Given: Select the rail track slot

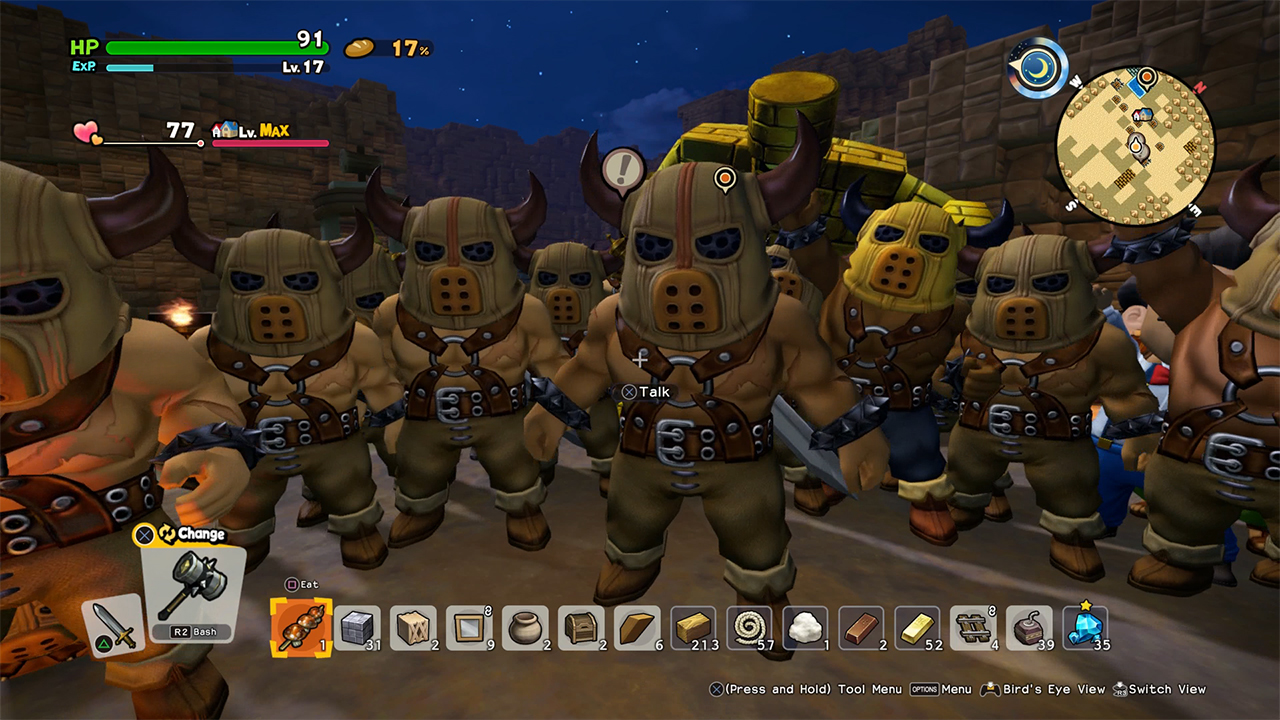Looking at the screenshot, I should 973,628.
